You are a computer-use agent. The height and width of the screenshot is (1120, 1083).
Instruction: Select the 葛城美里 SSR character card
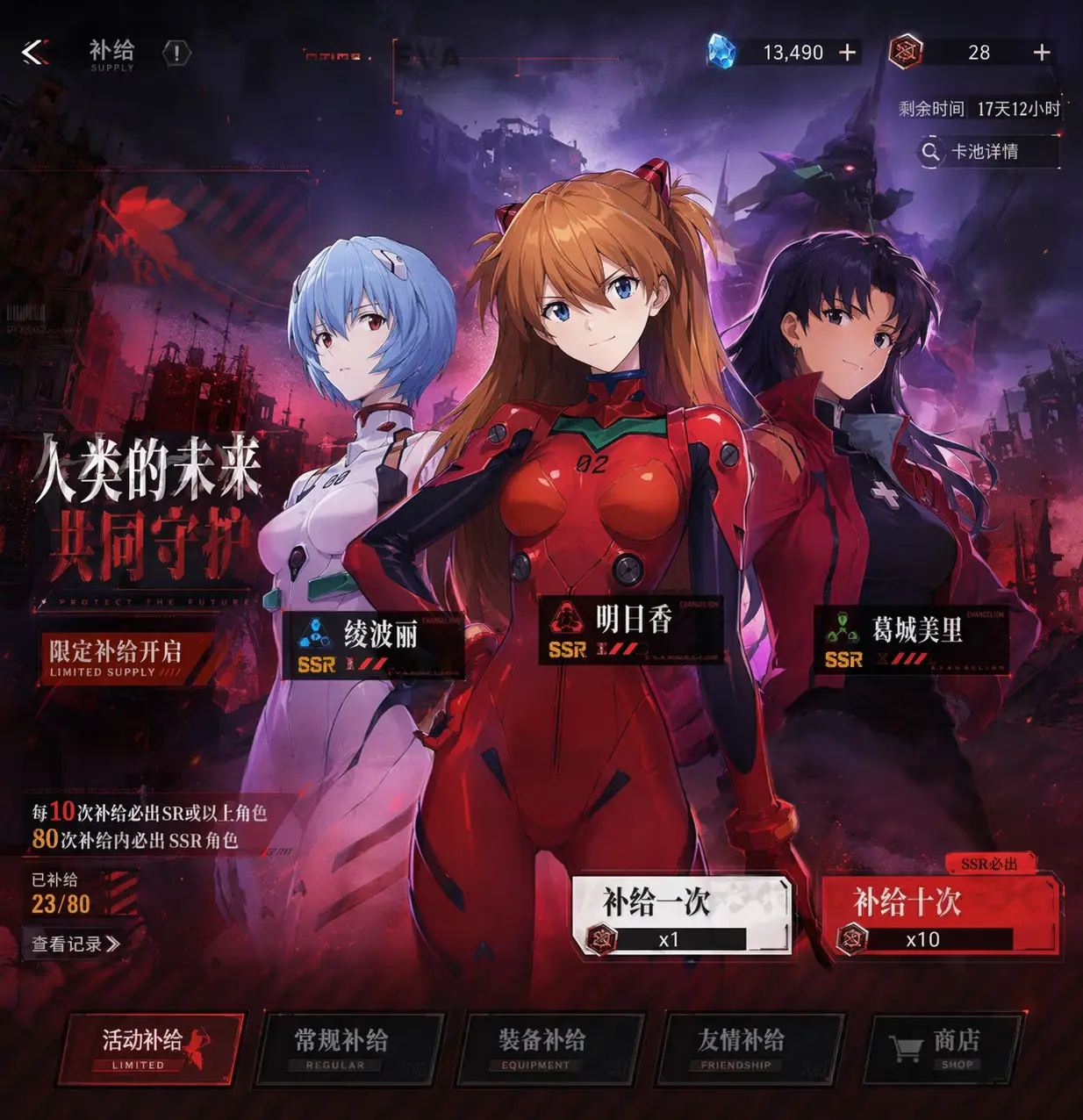tap(909, 641)
